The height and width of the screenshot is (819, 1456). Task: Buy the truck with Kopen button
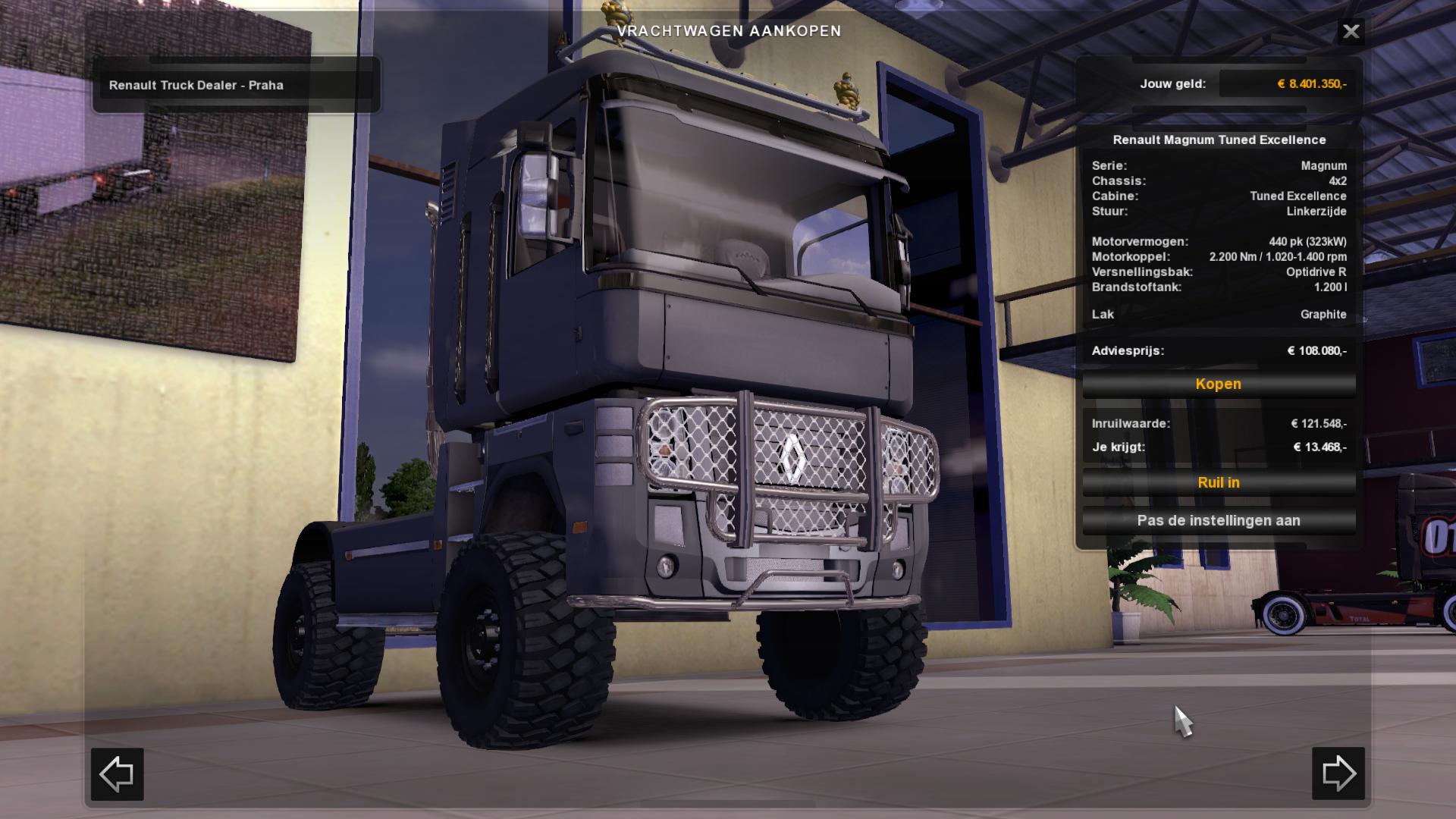(1218, 384)
